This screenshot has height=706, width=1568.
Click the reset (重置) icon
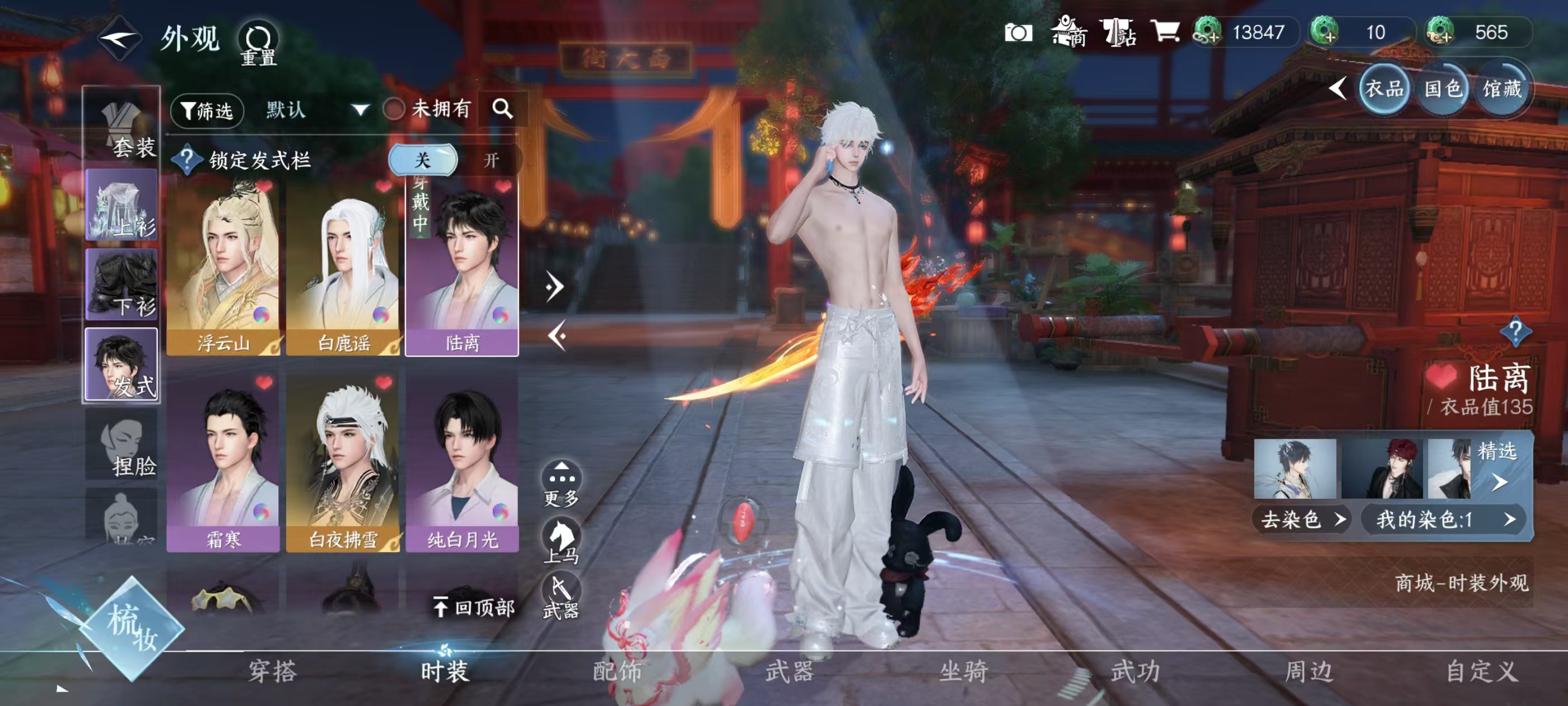click(x=259, y=38)
